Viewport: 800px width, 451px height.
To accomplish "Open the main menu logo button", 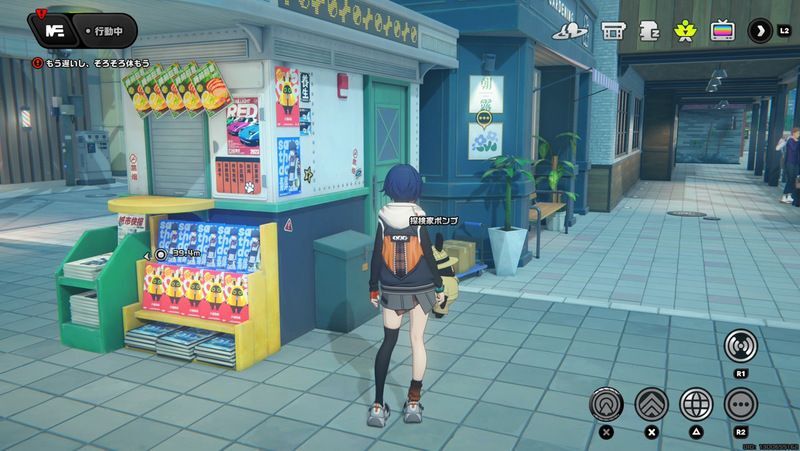I will [57, 31].
